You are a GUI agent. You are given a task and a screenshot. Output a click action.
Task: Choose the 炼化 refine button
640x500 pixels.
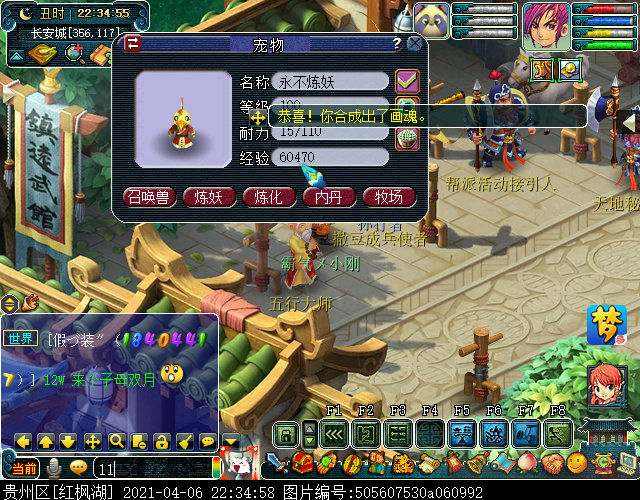[x=268, y=196]
